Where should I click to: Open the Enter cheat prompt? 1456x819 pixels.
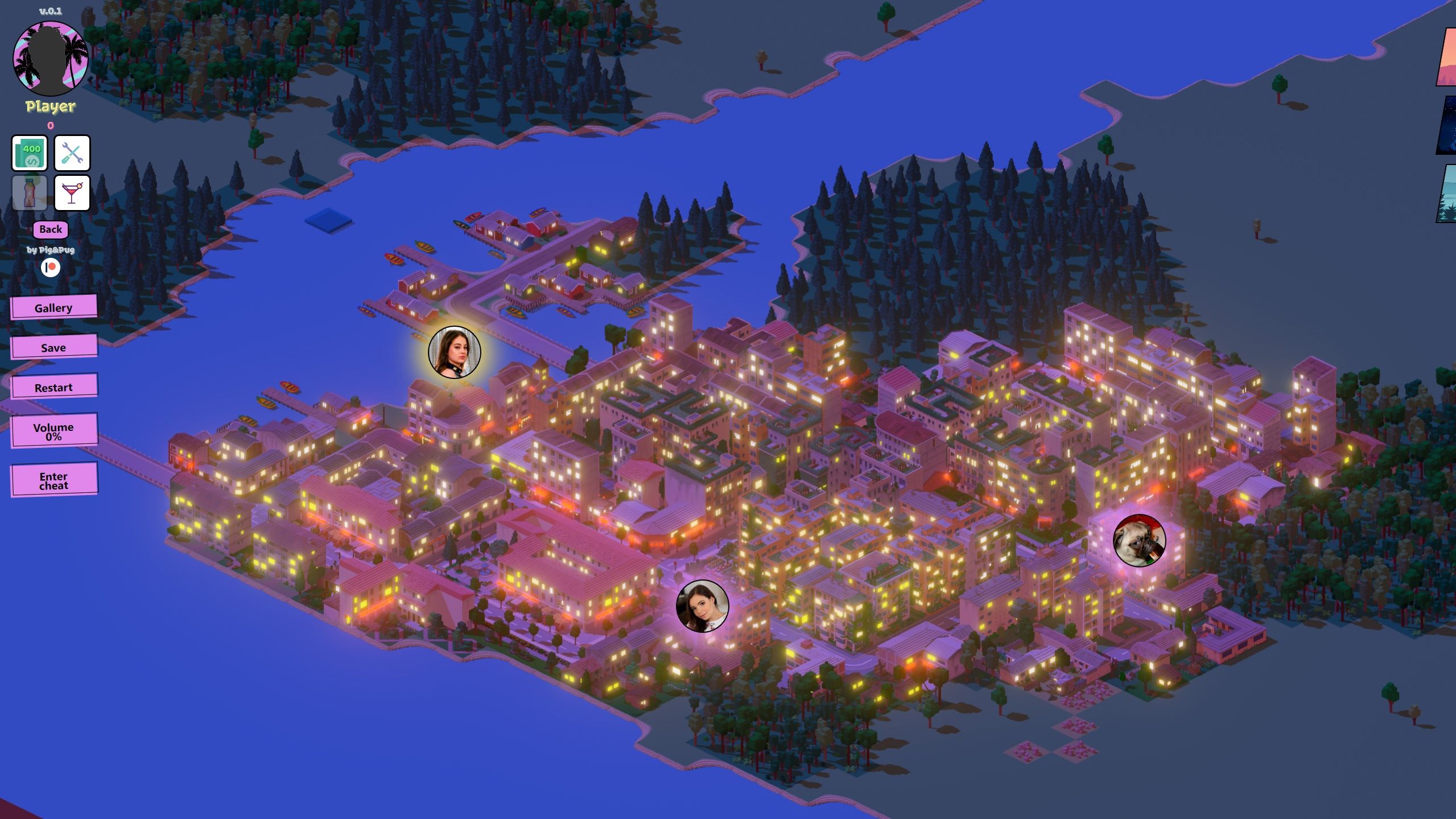pyautogui.click(x=53, y=480)
